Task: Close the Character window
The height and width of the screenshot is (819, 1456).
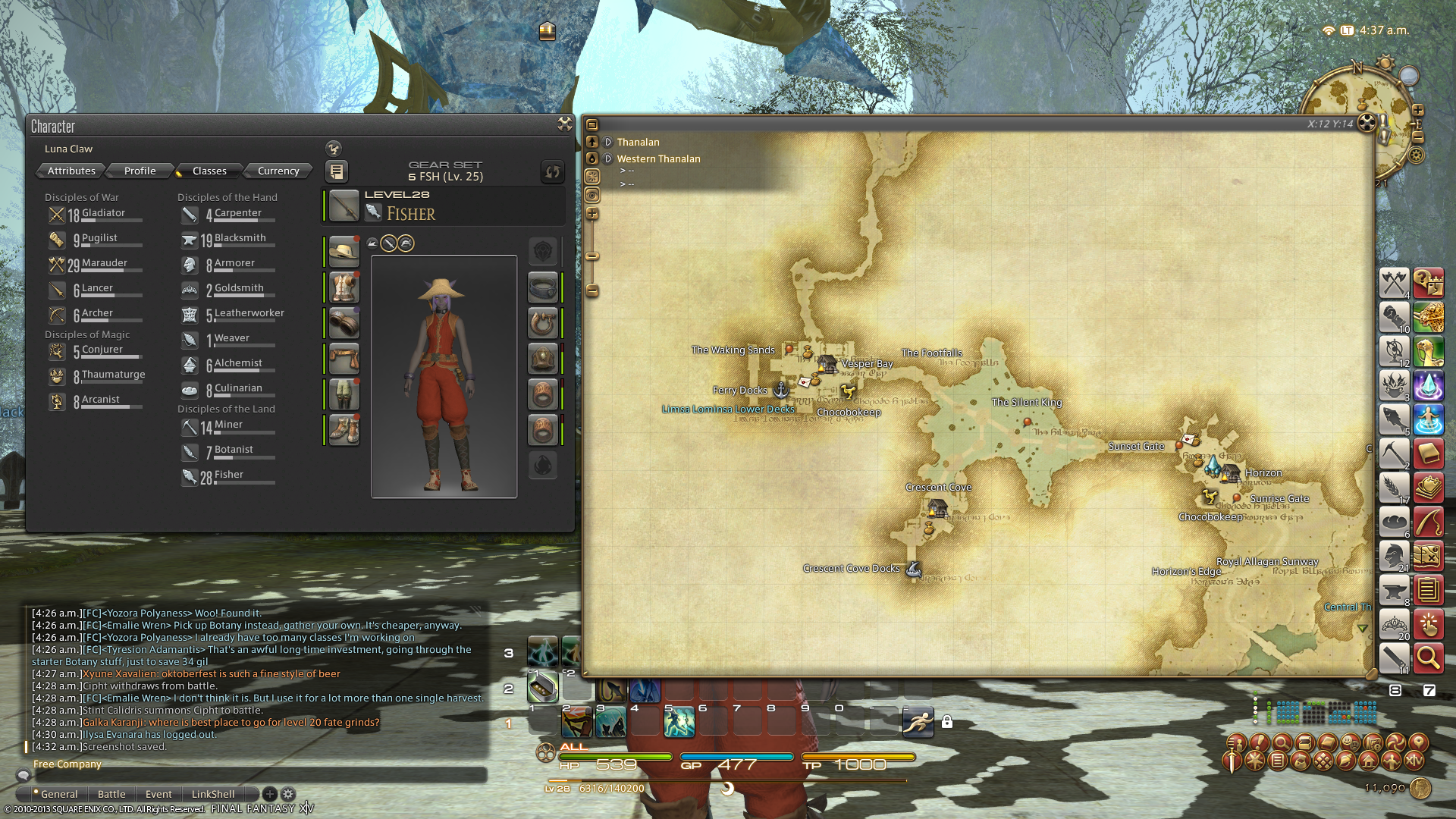Action: [564, 124]
